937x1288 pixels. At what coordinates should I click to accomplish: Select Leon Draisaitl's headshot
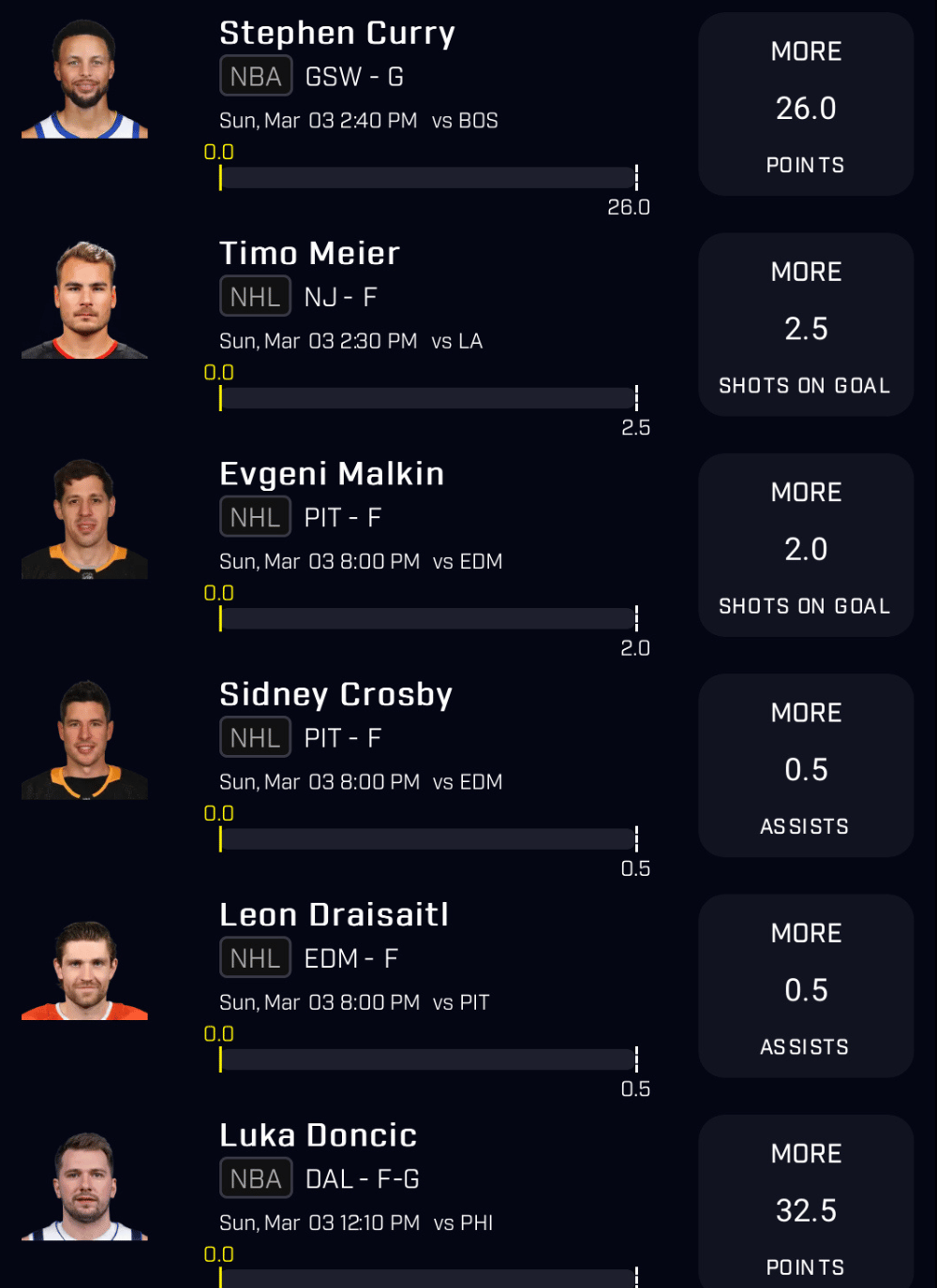85,970
